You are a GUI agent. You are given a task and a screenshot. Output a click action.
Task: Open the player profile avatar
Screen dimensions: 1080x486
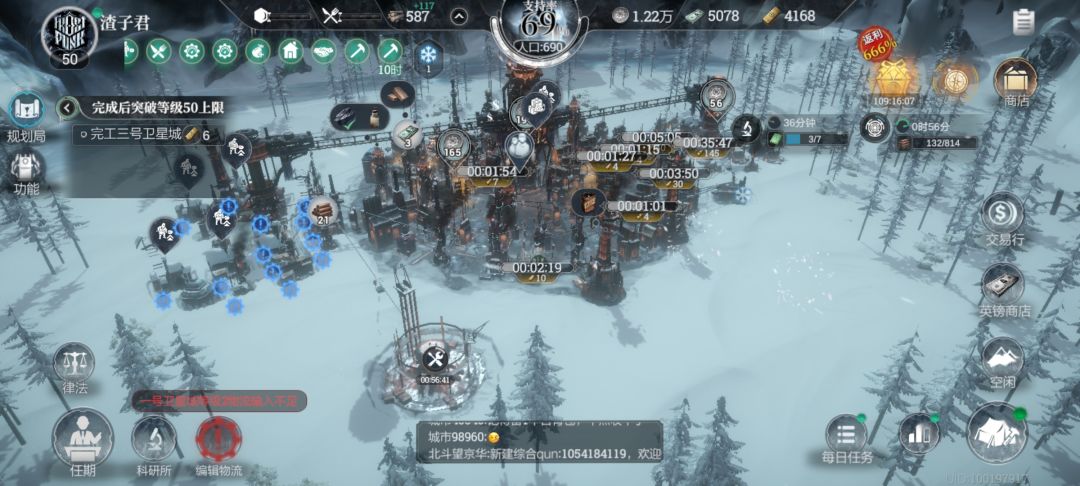[68, 34]
